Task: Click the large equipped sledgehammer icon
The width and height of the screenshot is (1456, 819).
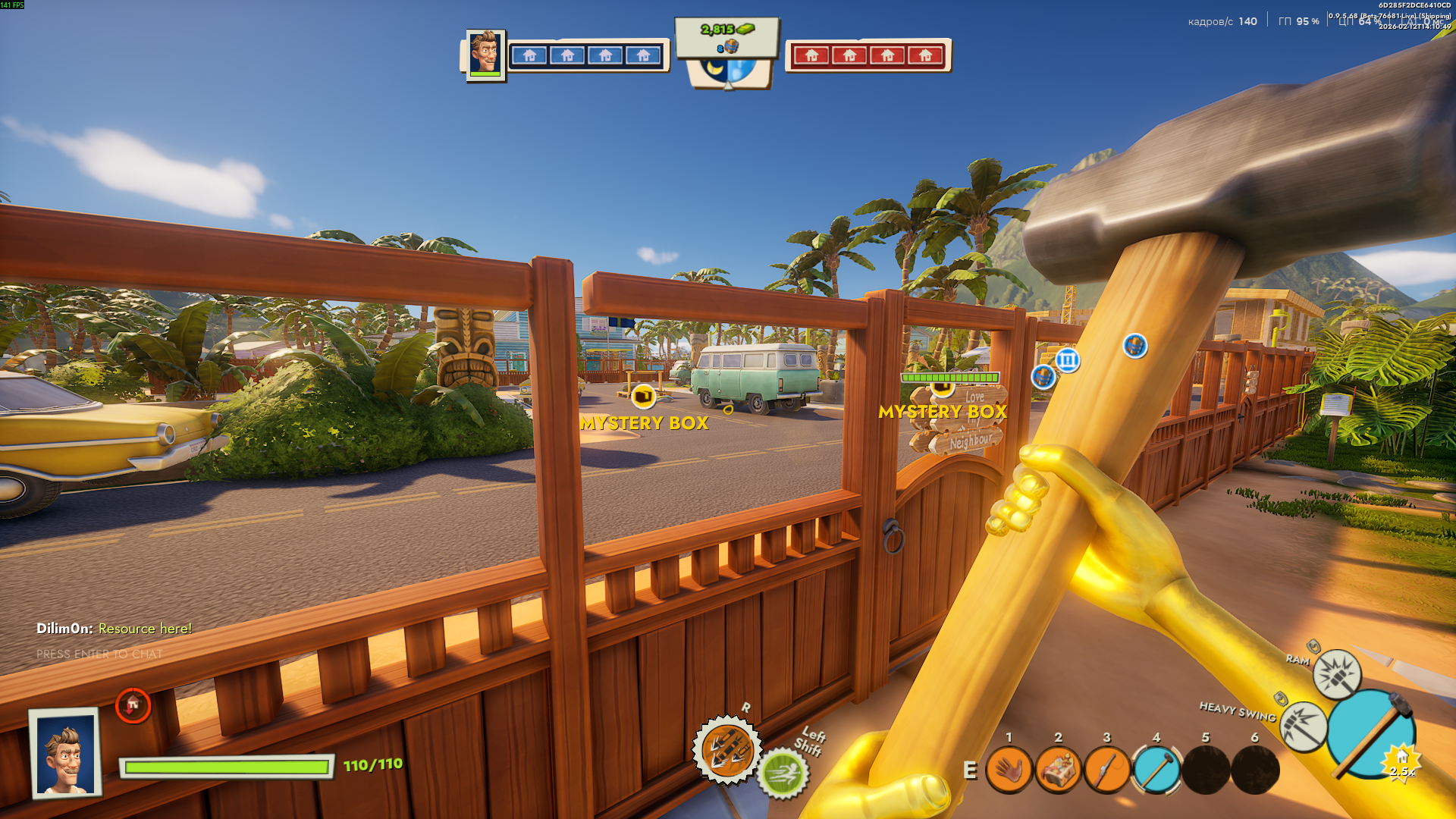Action: [1371, 733]
